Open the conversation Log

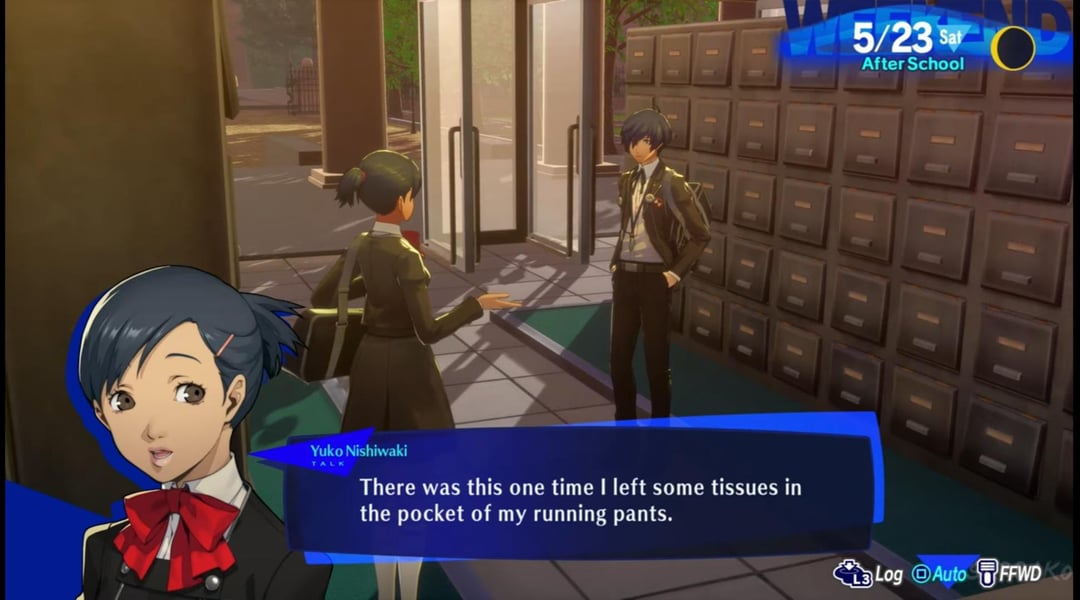[x=869, y=574]
